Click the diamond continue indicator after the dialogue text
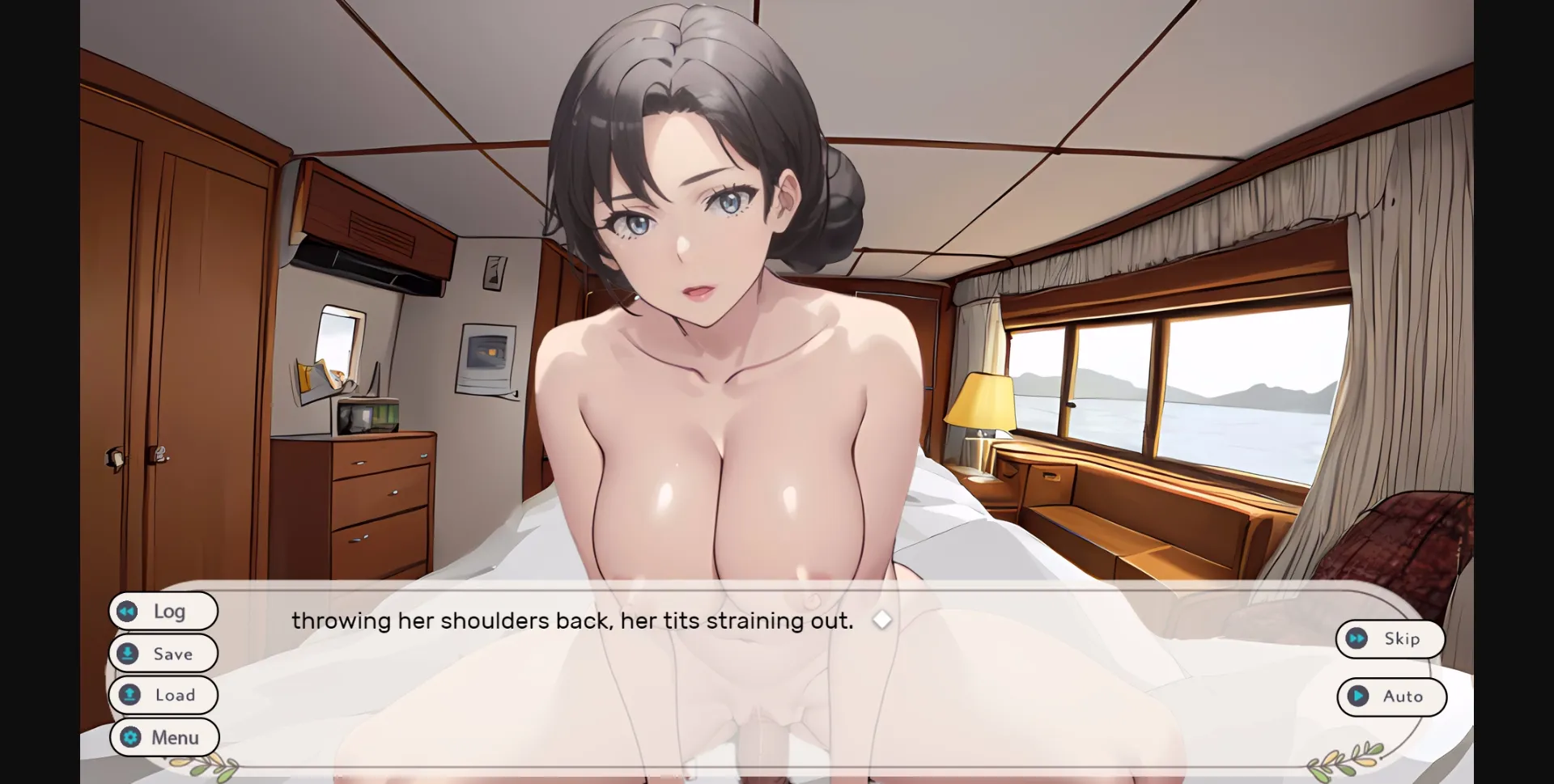Image resolution: width=1554 pixels, height=784 pixels. [x=882, y=620]
